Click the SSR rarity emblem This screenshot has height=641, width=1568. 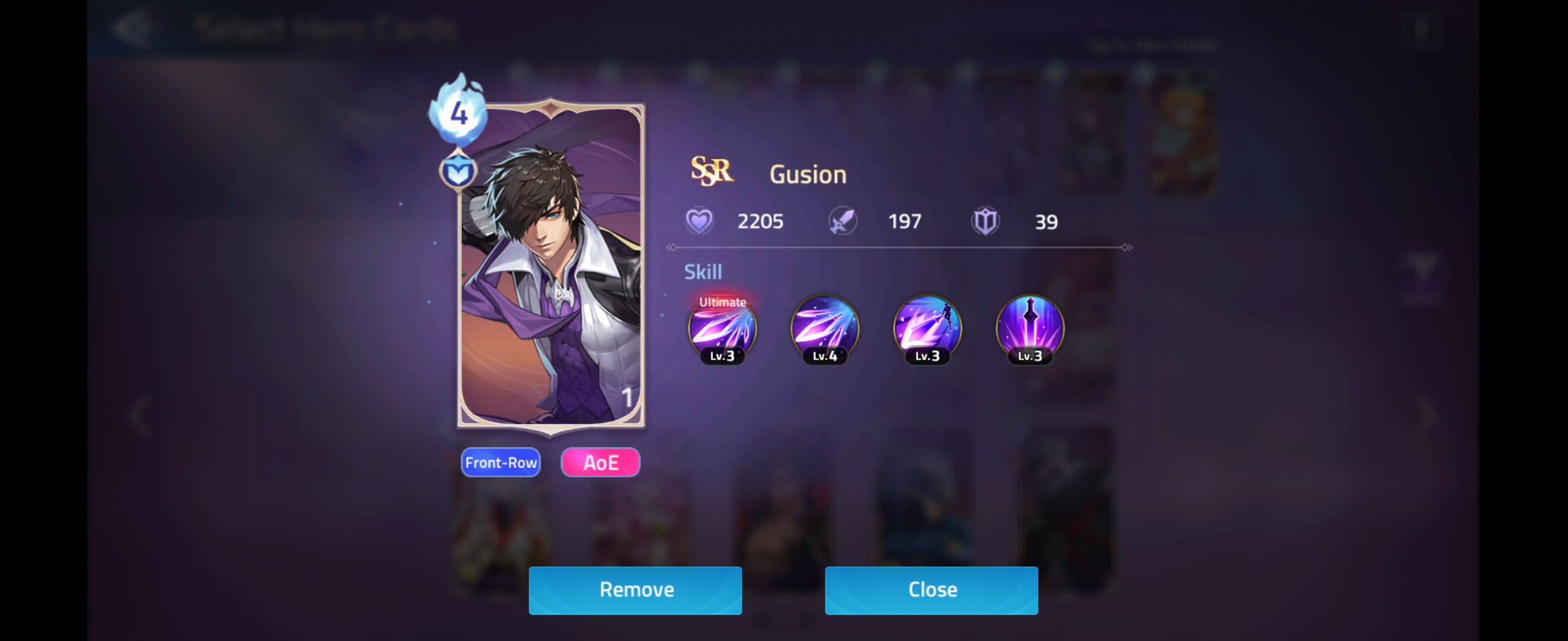tap(712, 172)
